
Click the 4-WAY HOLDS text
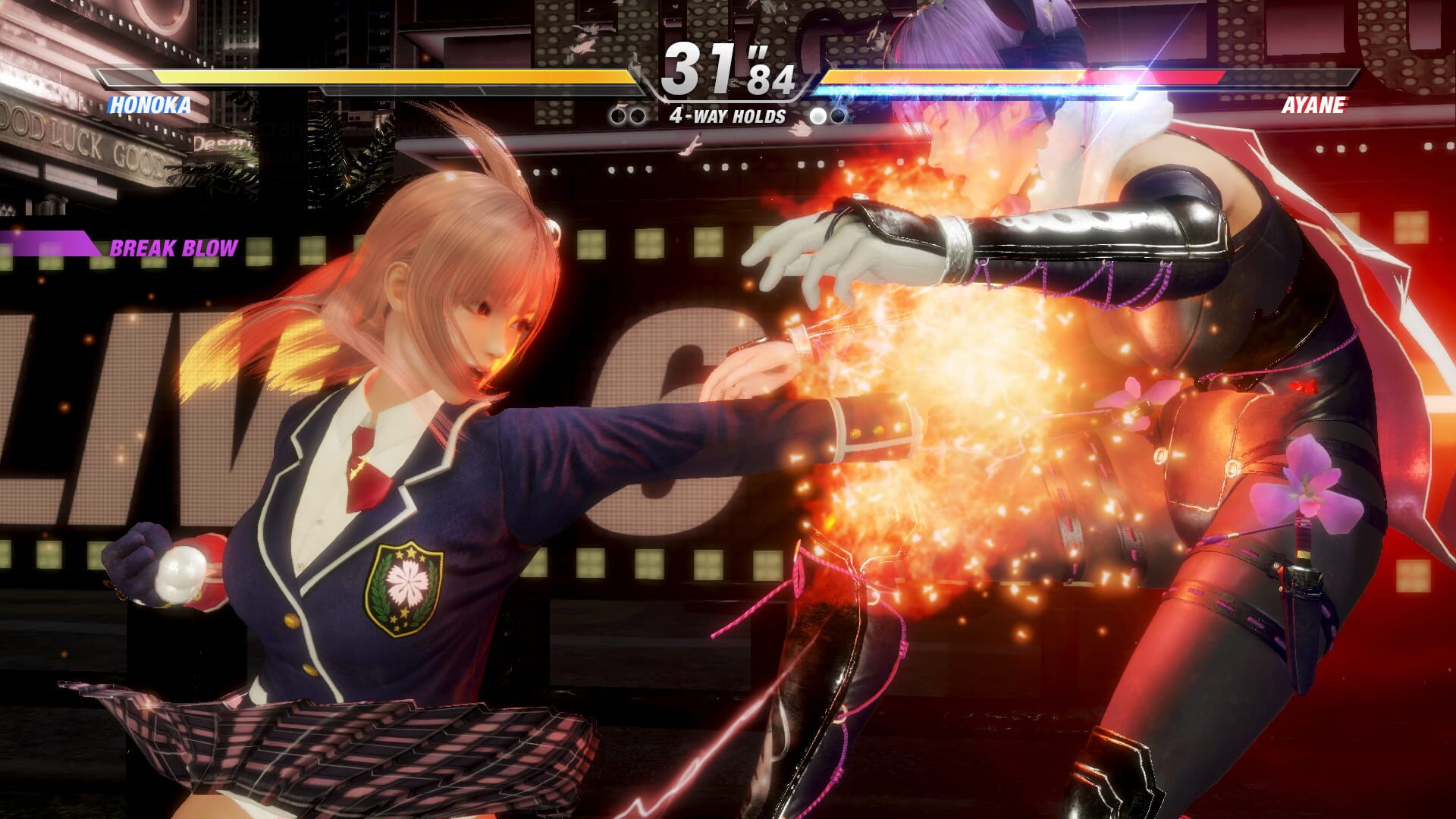(726, 115)
